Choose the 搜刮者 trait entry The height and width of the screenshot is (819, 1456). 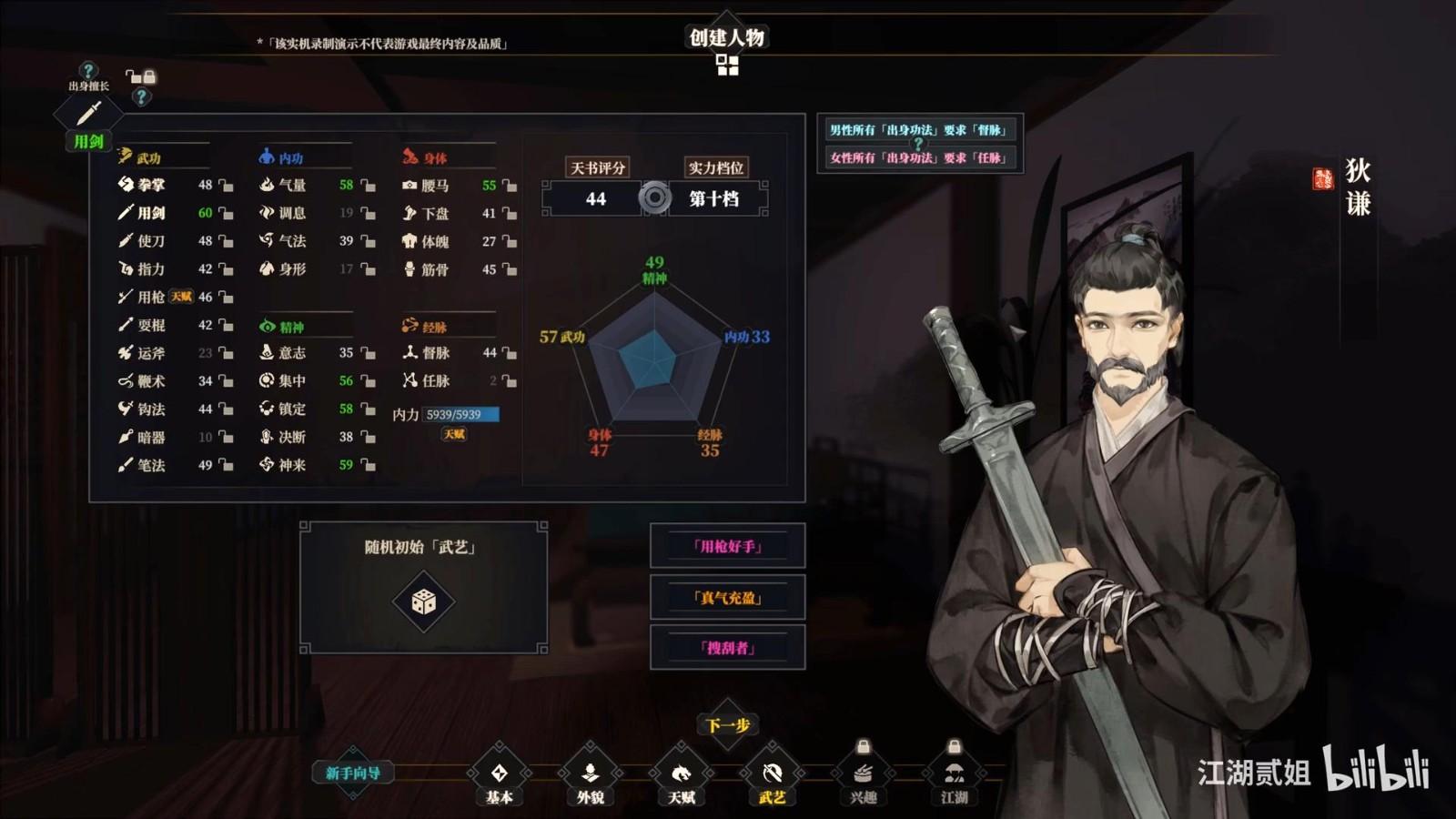[x=727, y=647]
